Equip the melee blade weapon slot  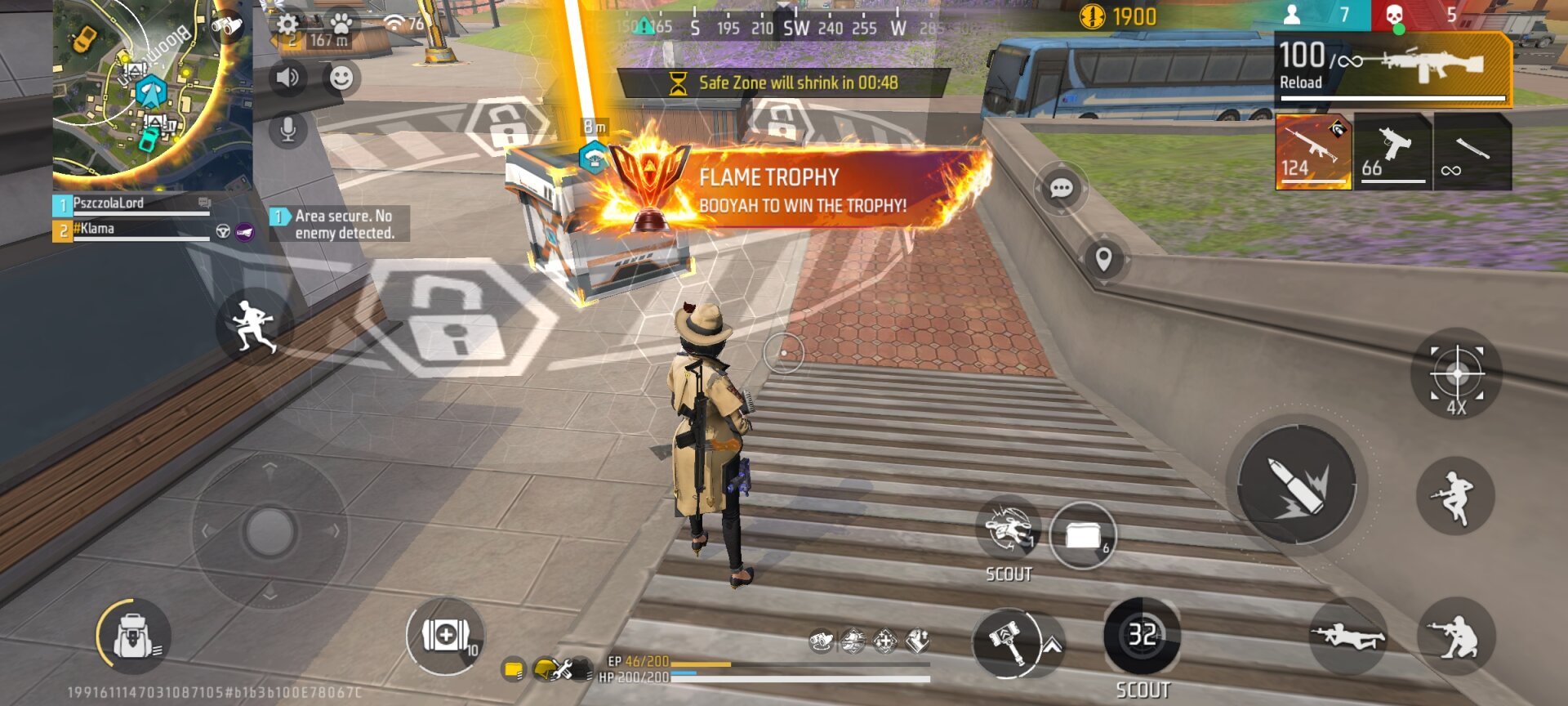(x=1472, y=152)
